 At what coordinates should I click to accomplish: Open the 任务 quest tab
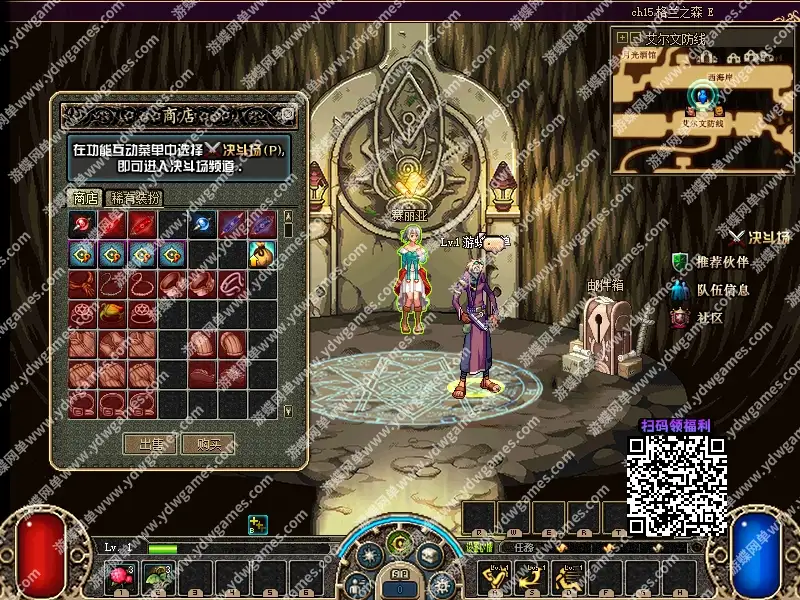(x=523, y=547)
